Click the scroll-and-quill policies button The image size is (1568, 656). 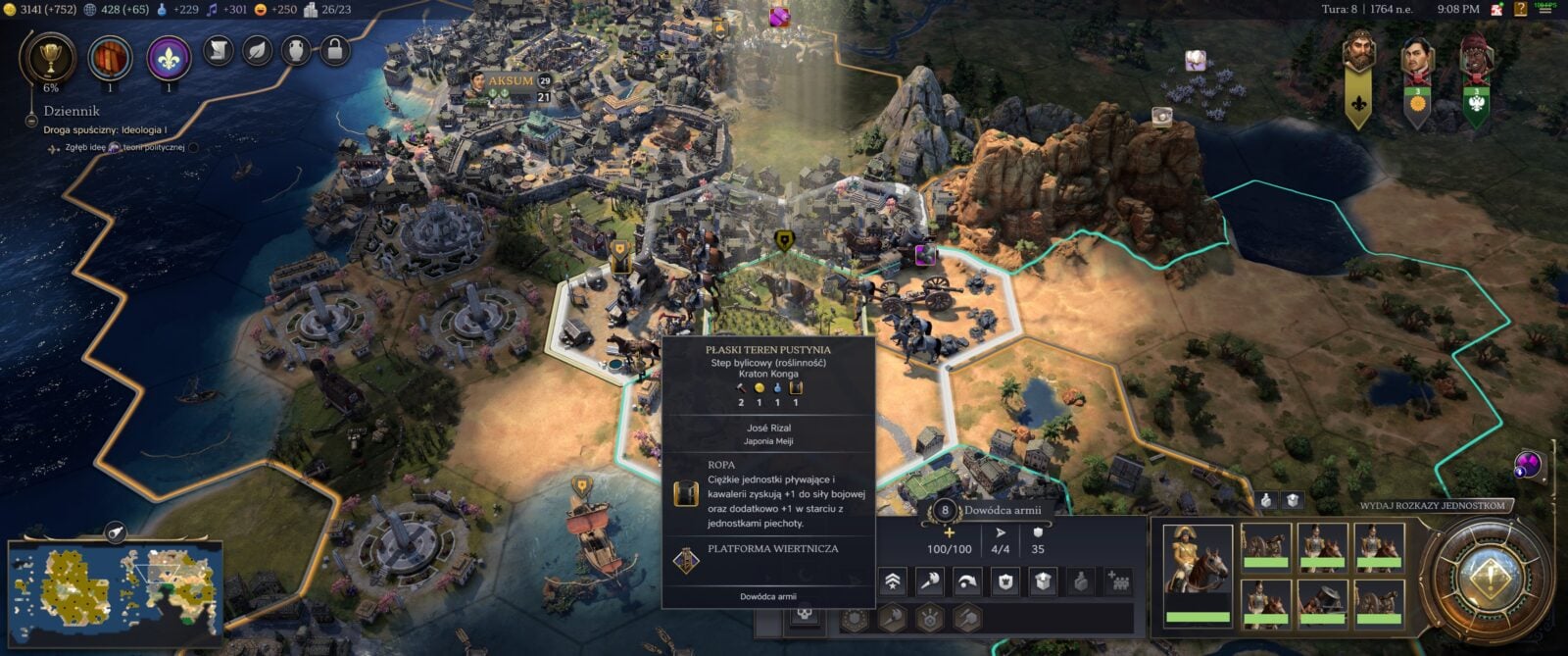point(218,49)
